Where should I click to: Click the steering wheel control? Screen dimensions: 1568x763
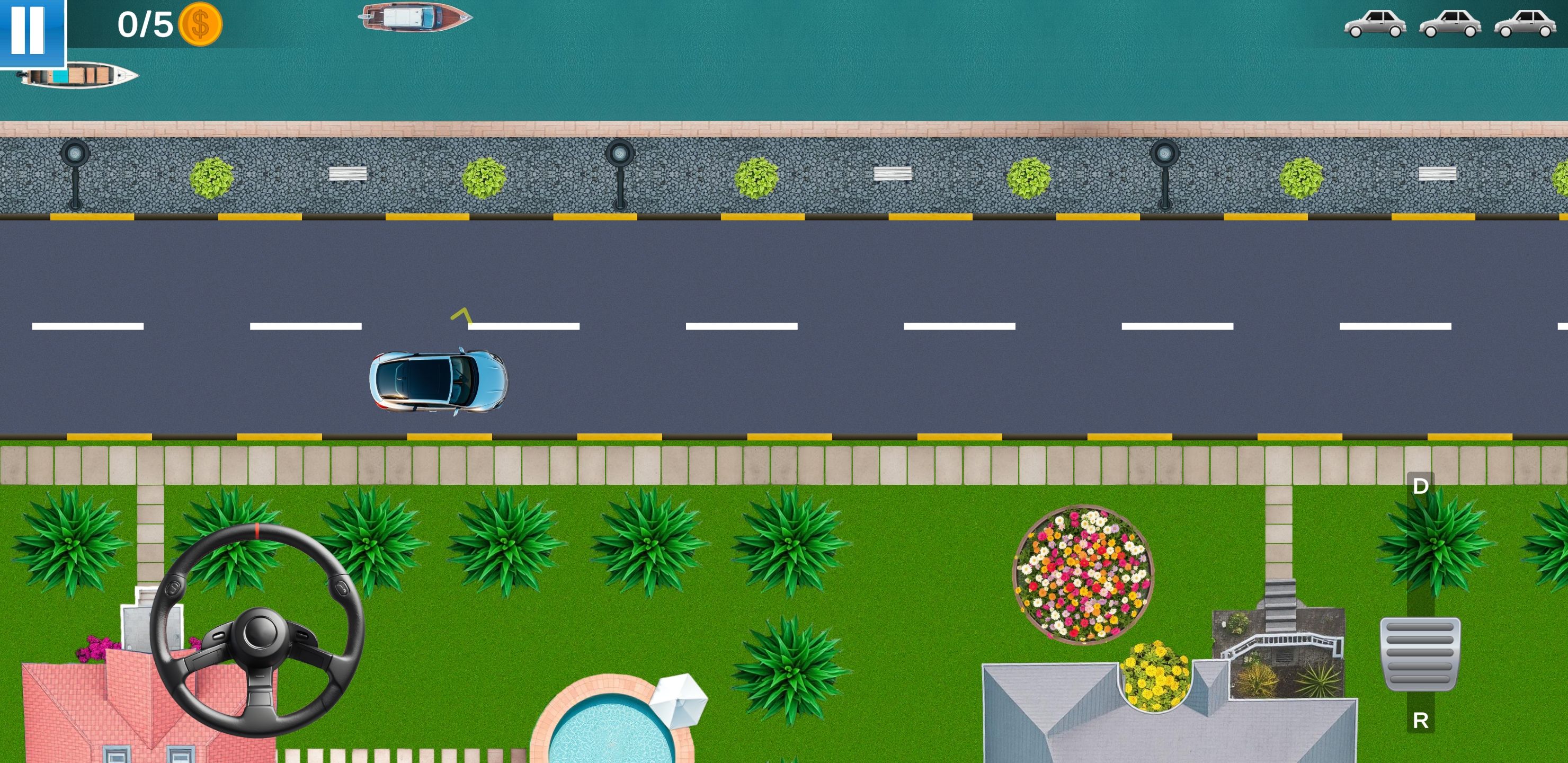coord(257,629)
